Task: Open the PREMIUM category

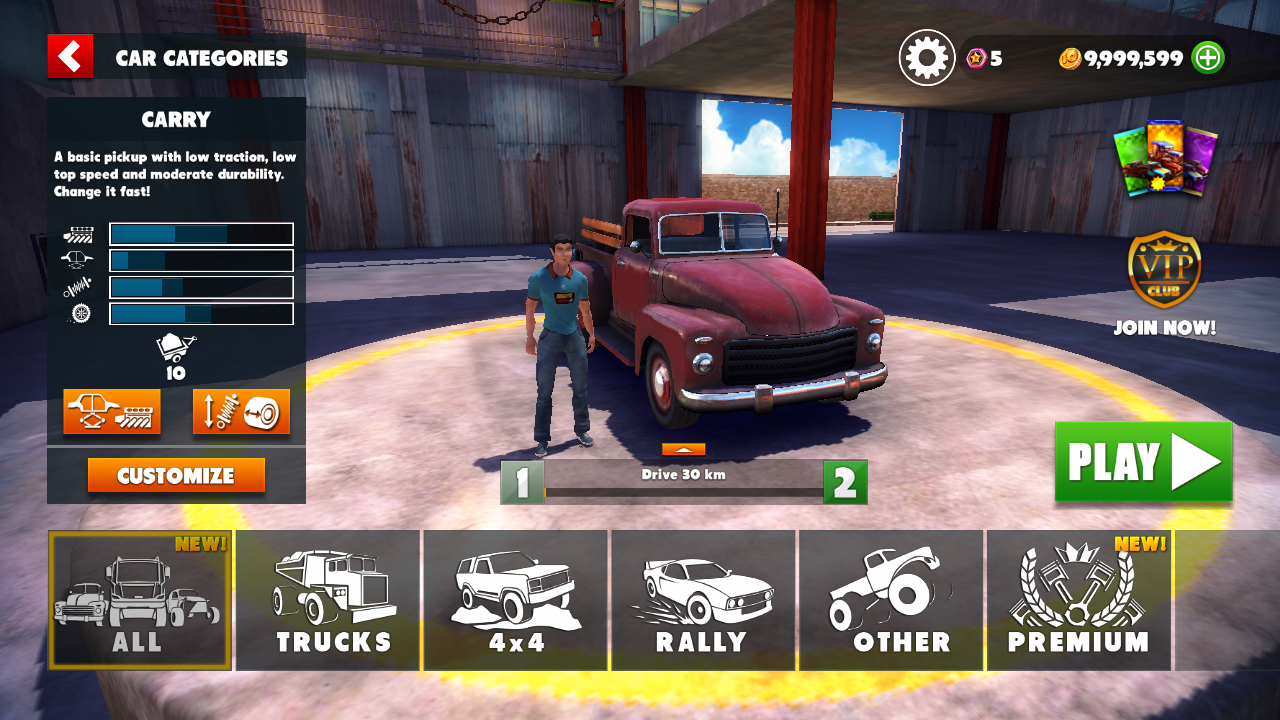Action: 1078,600
